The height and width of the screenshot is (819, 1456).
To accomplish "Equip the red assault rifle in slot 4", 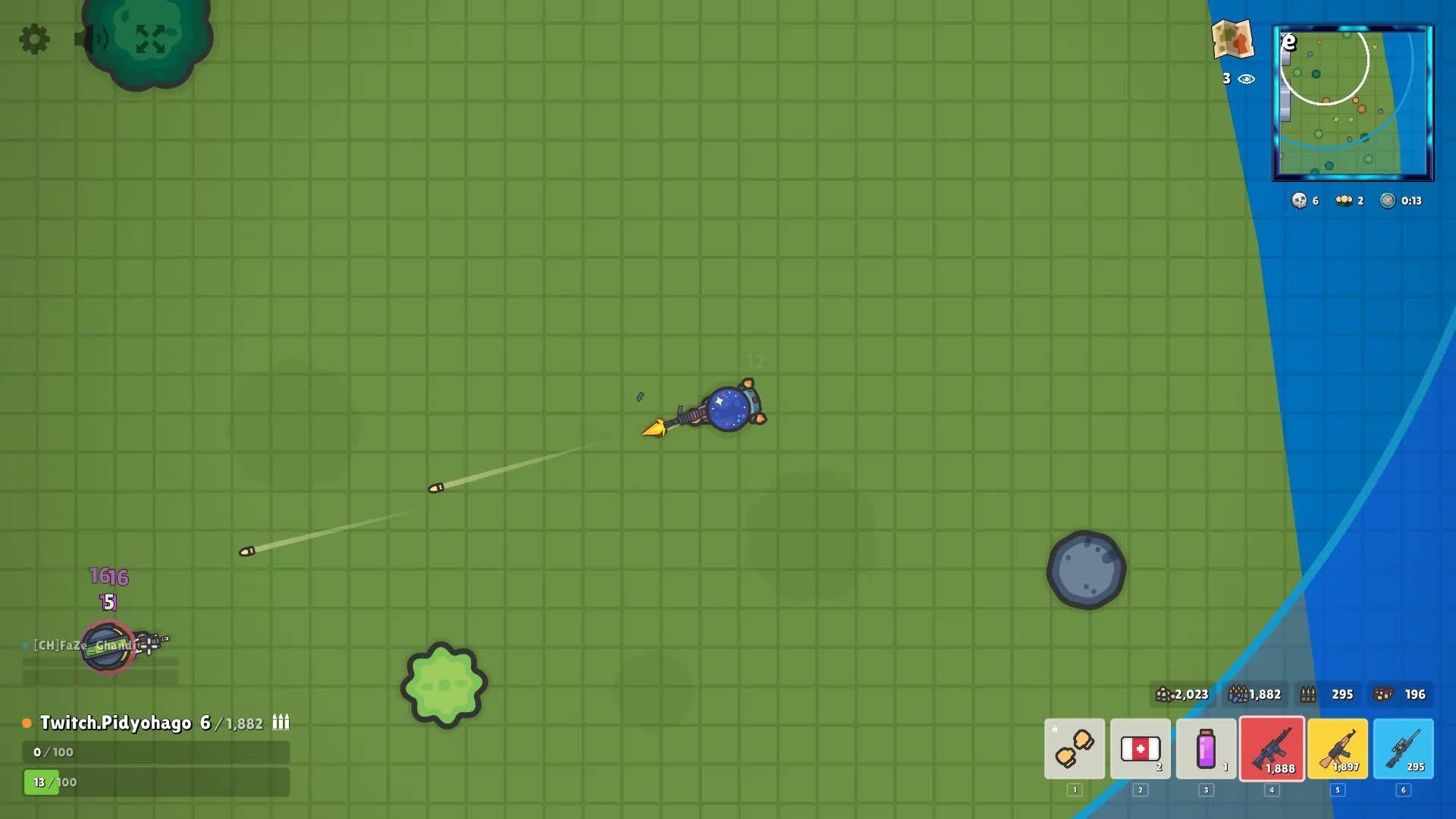I will 1272,751.
